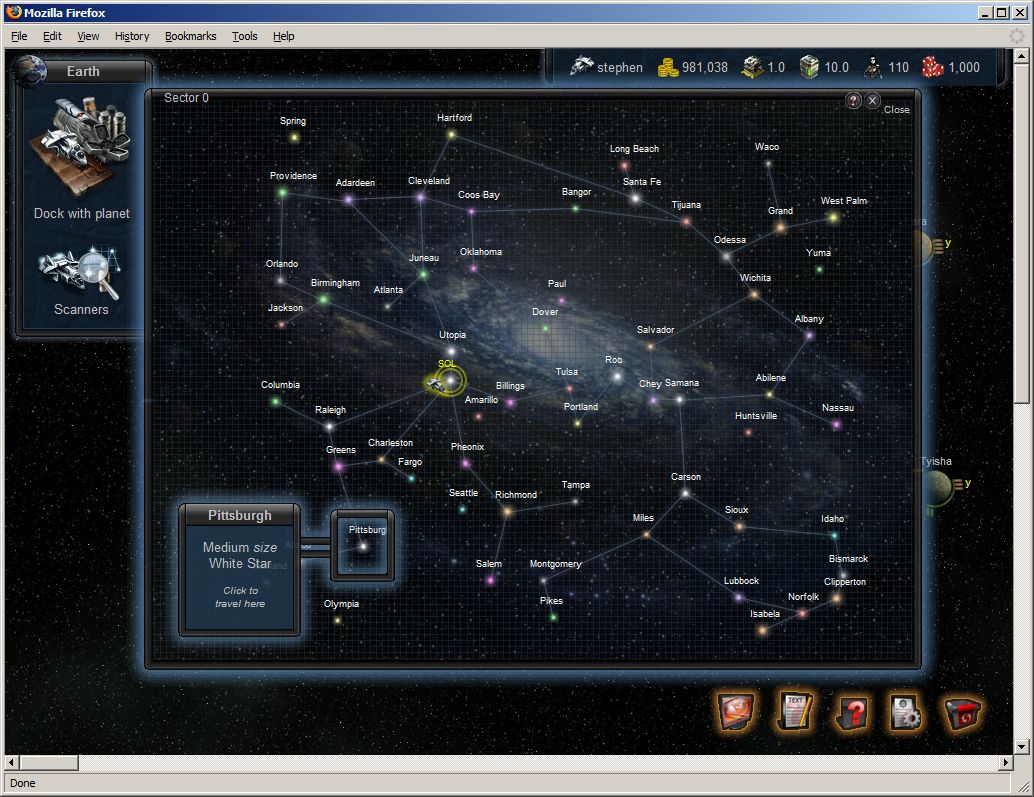The width and height of the screenshot is (1034, 797).
Task: Close the Firefox window
Action: point(1020,12)
